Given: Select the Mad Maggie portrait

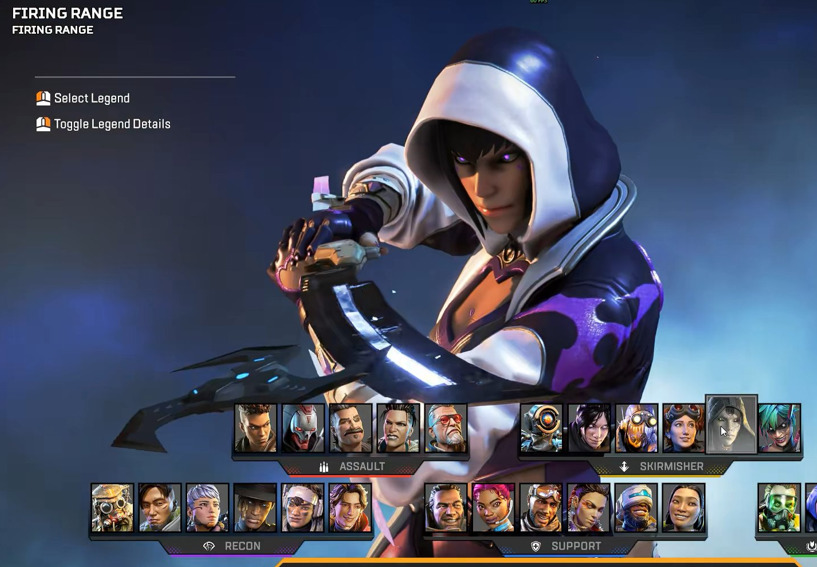Looking at the screenshot, I should (x=398, y=428).
